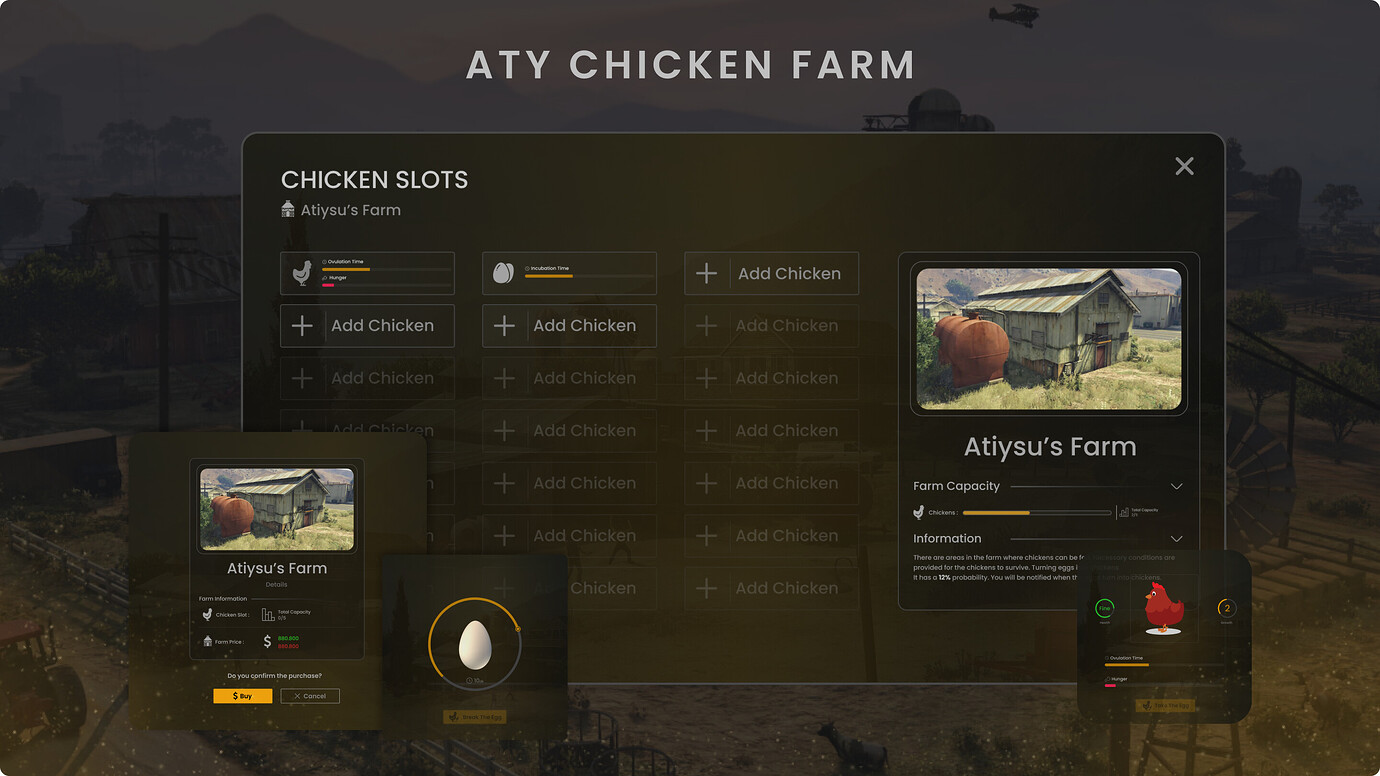The image size is (1380, 776).
Task: Click the plus icon on top Add Chicken slot
Action: coord(705,272)
